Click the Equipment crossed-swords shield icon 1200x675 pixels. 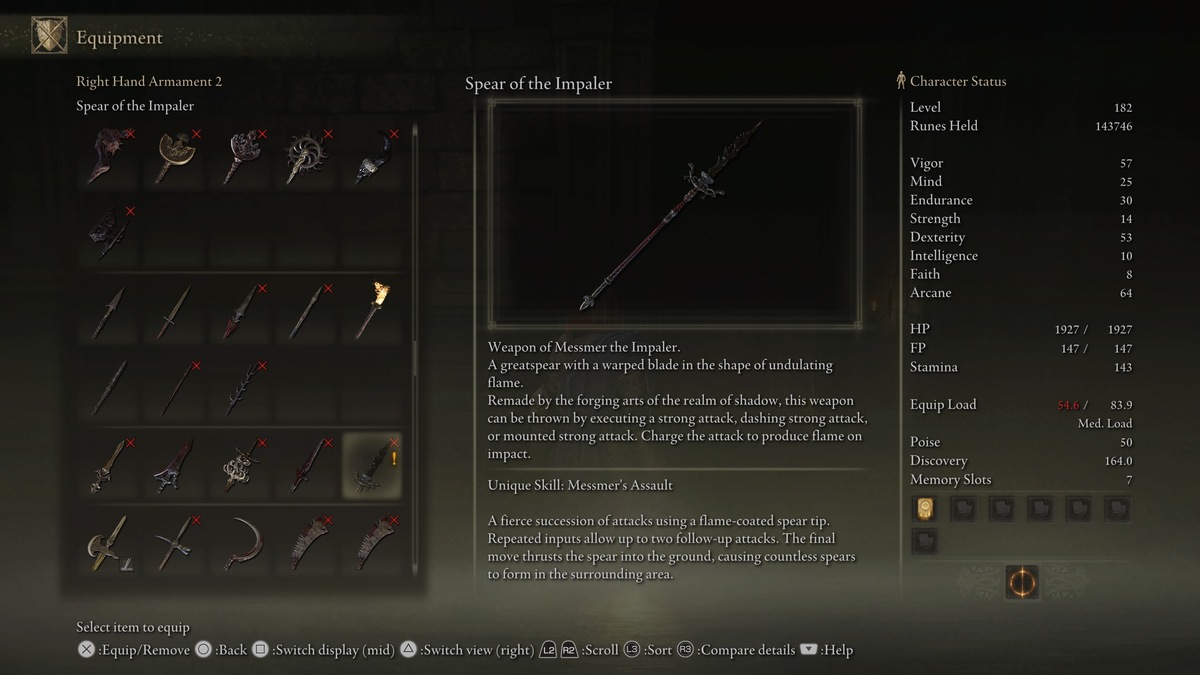pyautogui.click(x=49, y=37)
